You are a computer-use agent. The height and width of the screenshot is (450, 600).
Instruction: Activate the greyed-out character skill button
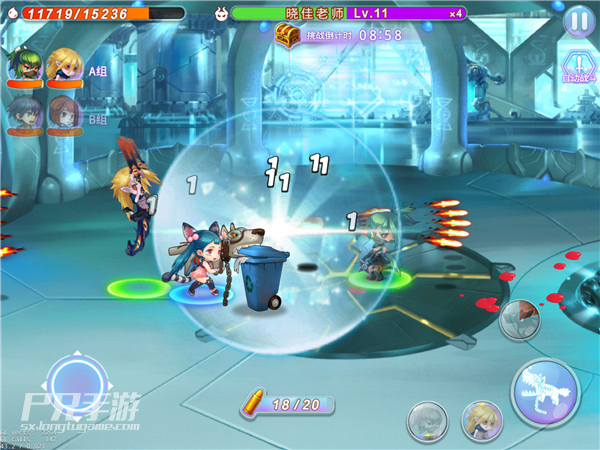pos(427,421)
